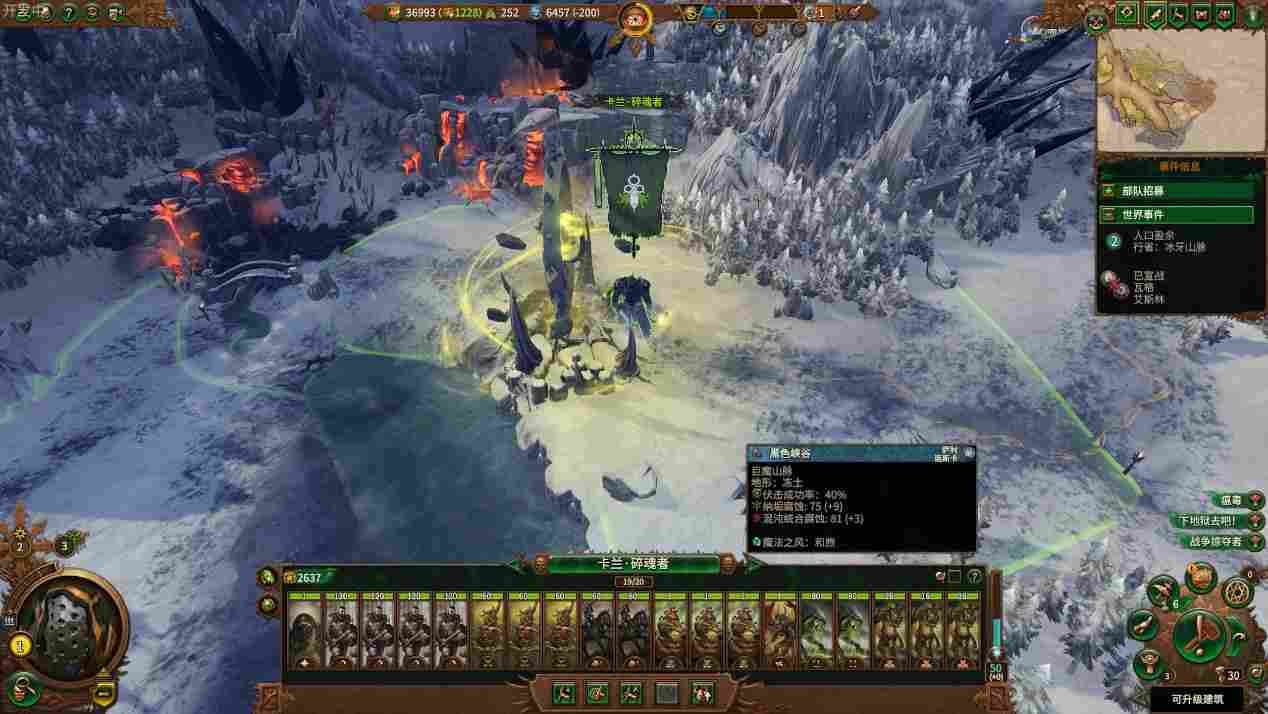Viewport: 1268px width, 714px height.
Task: Open the army panel help question mark
Action: pyautogui.click(x=974, y=576)
